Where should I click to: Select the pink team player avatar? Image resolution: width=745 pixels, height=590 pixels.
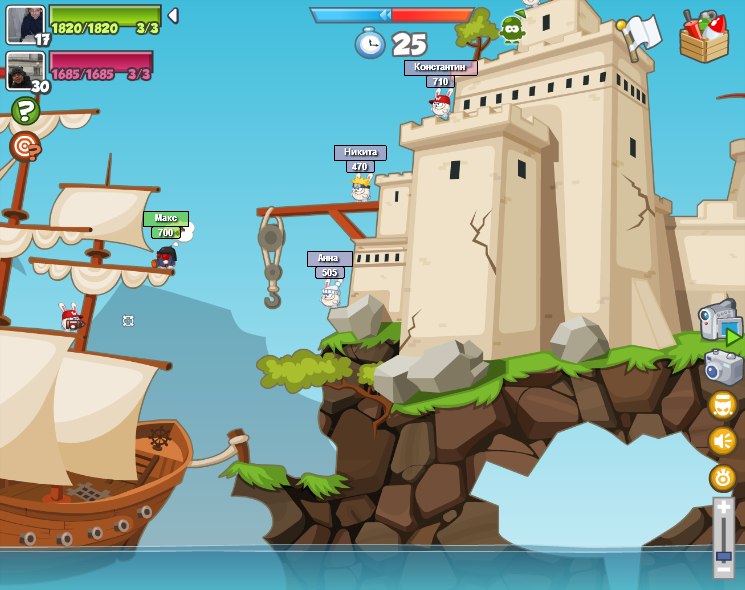click(x=24, y=69)
